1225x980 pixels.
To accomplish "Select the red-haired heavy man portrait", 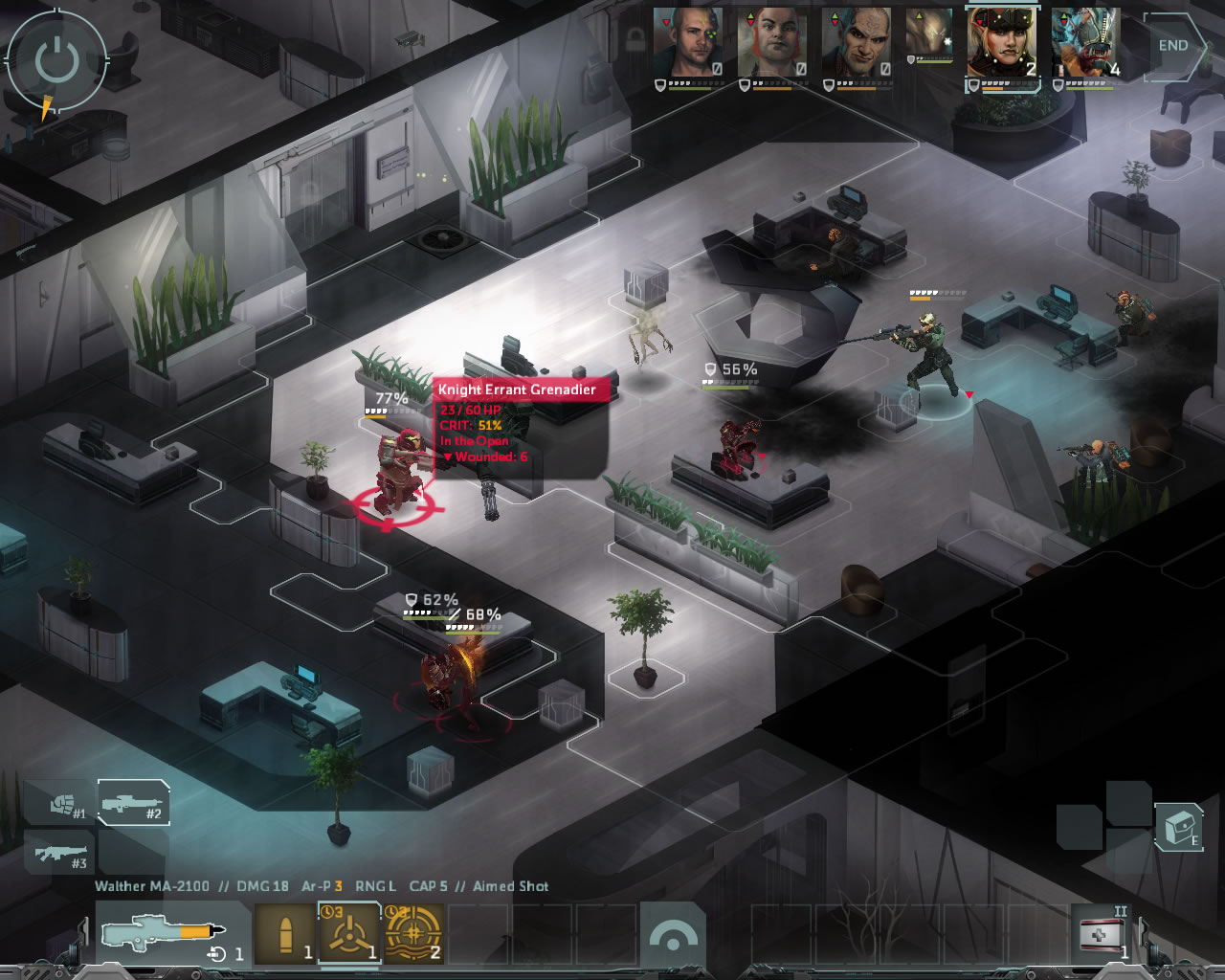I will (x=771, y=42).
